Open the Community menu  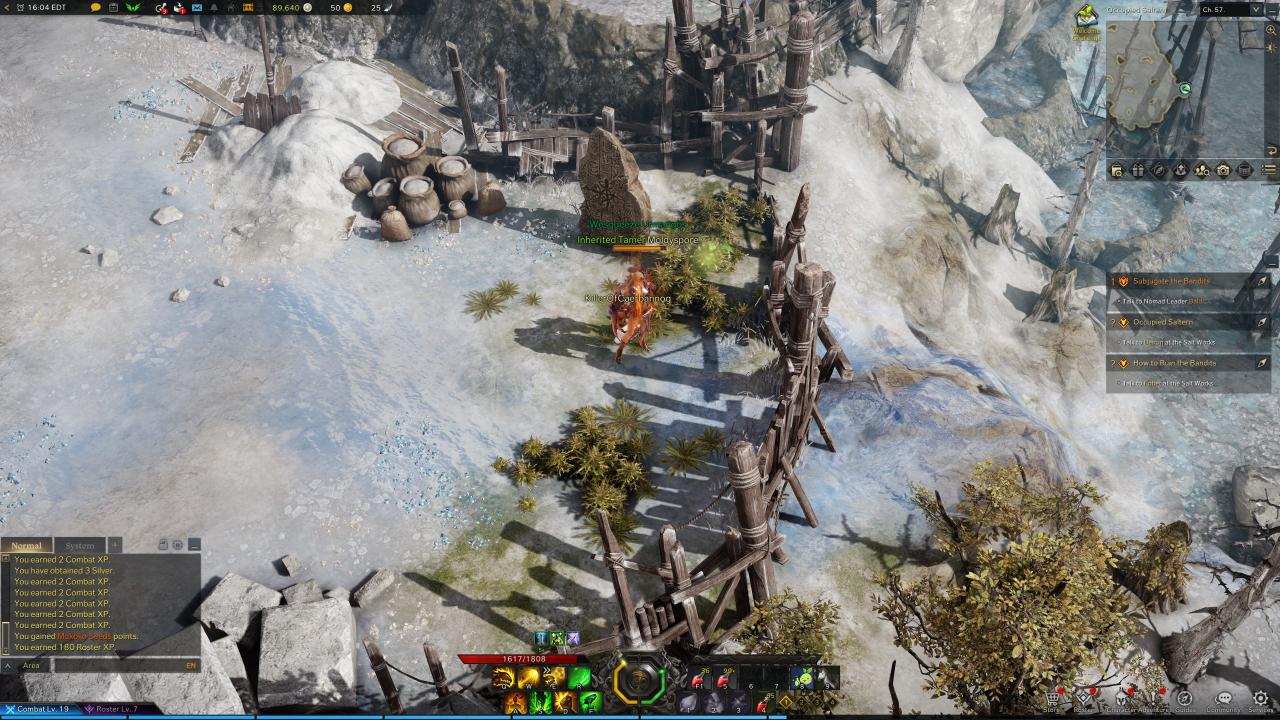point(1223,701)
